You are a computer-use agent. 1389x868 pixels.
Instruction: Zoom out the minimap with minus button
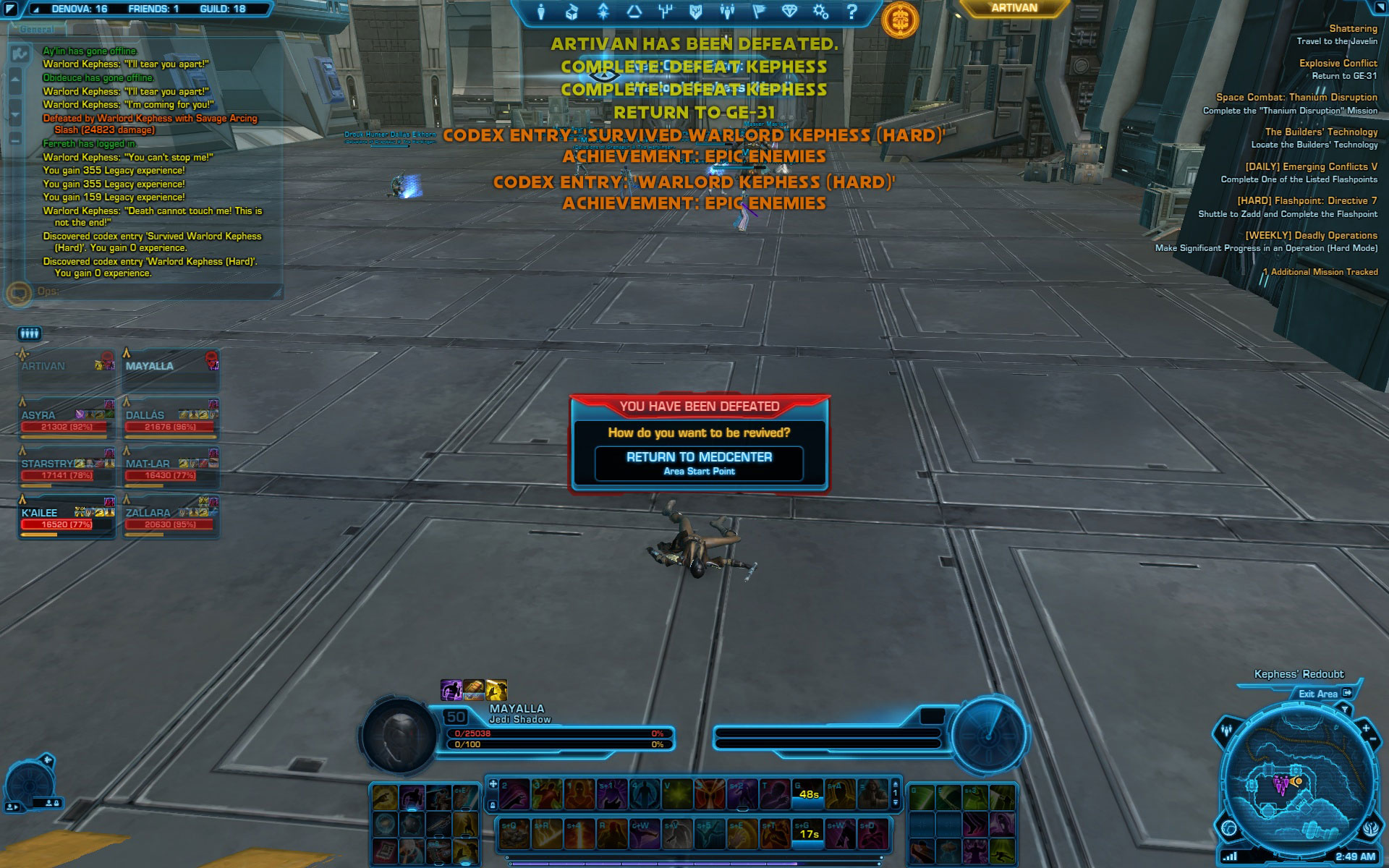click(1374, 738)
